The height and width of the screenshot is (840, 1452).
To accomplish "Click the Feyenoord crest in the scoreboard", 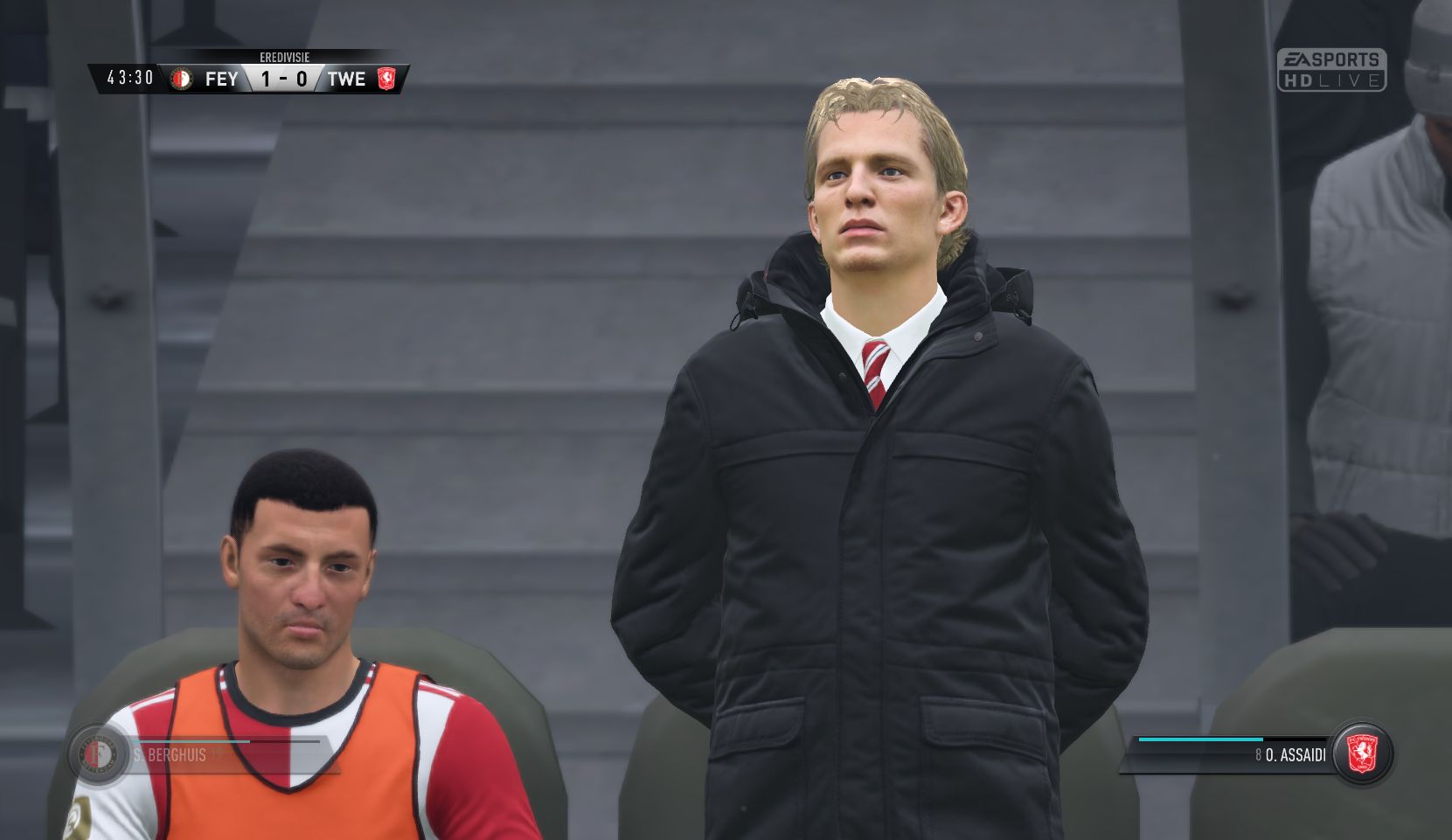I will point(182,79).
